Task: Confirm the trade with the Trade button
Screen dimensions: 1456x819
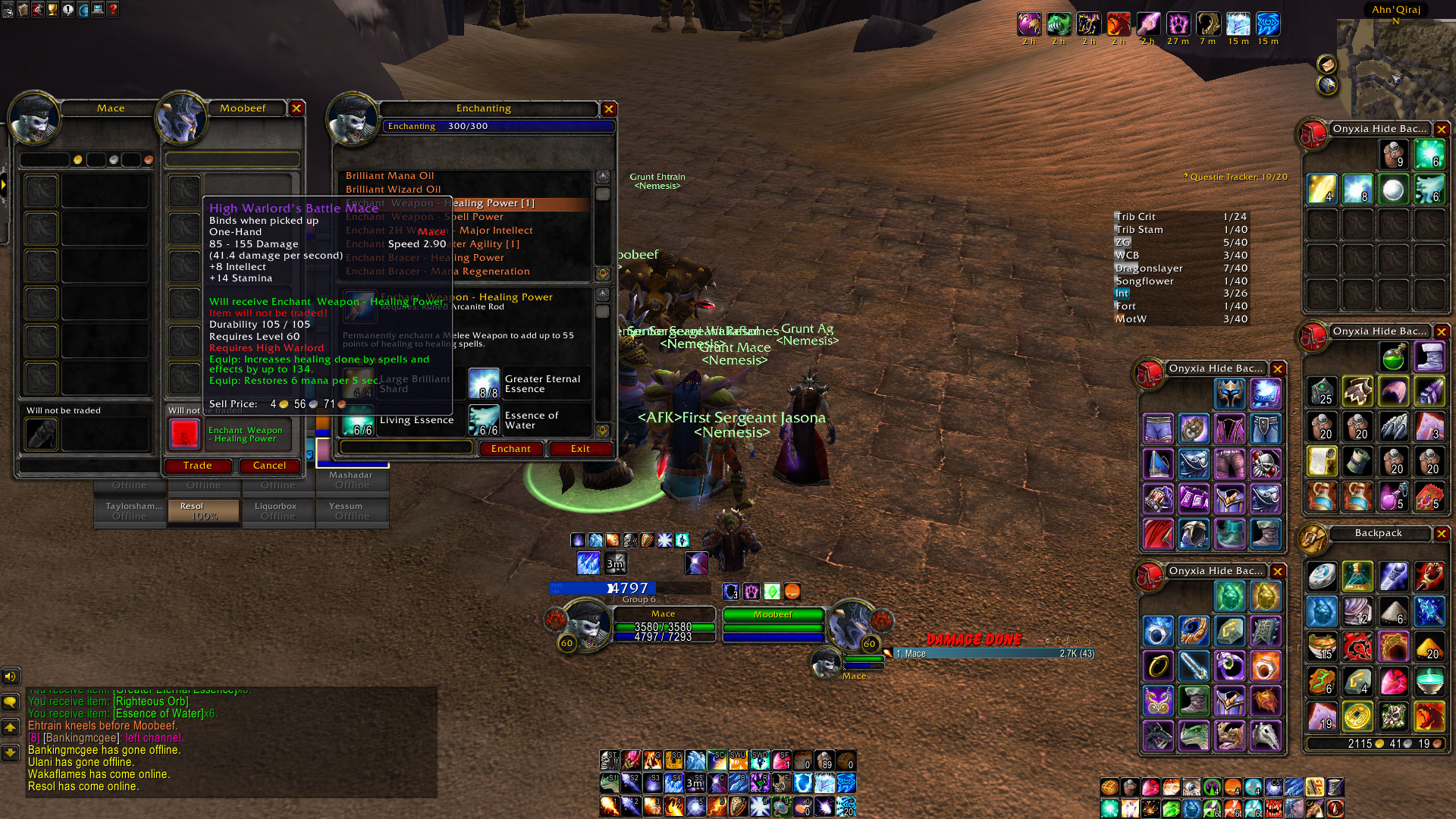Action: tap(197, 466)
